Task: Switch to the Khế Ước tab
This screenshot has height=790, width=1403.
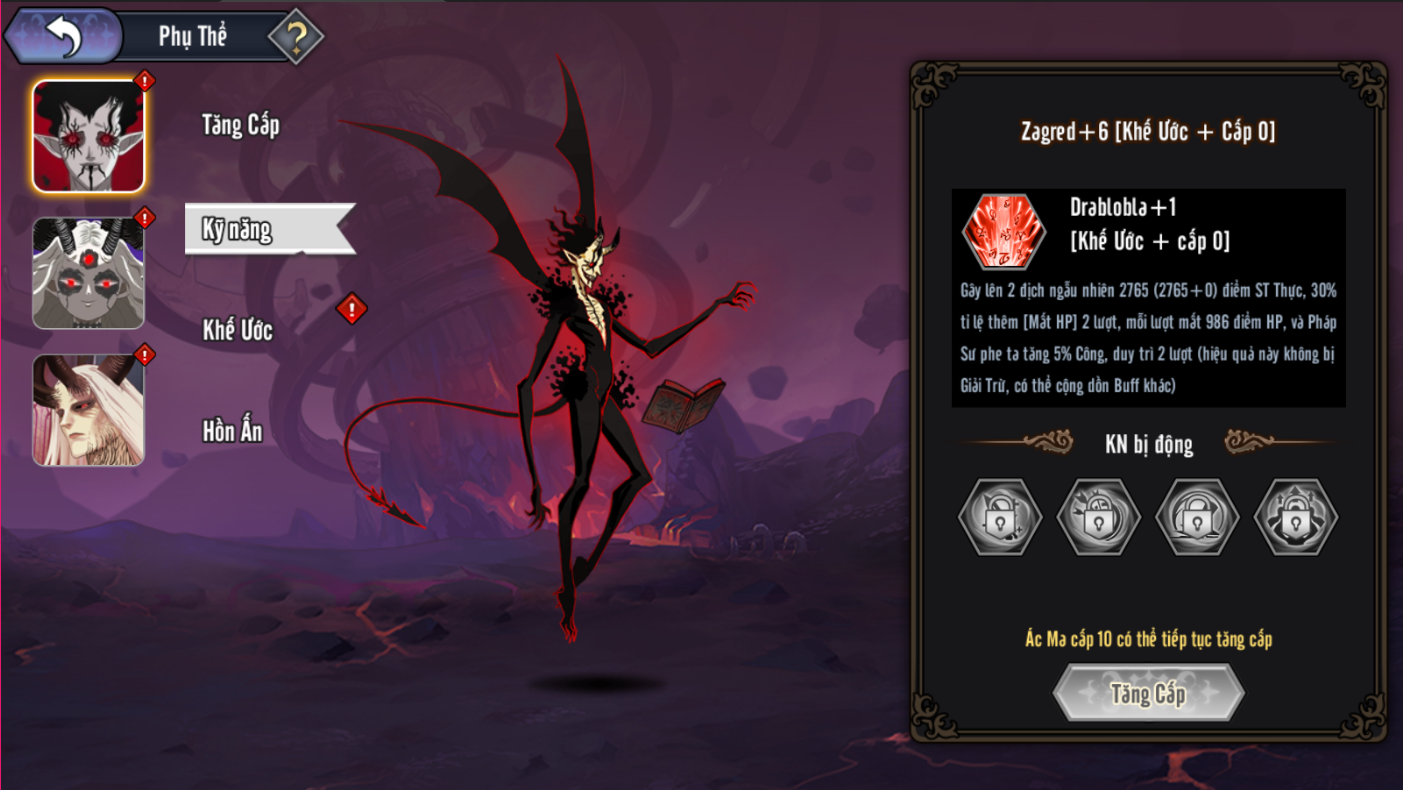Action: point(238,331)
